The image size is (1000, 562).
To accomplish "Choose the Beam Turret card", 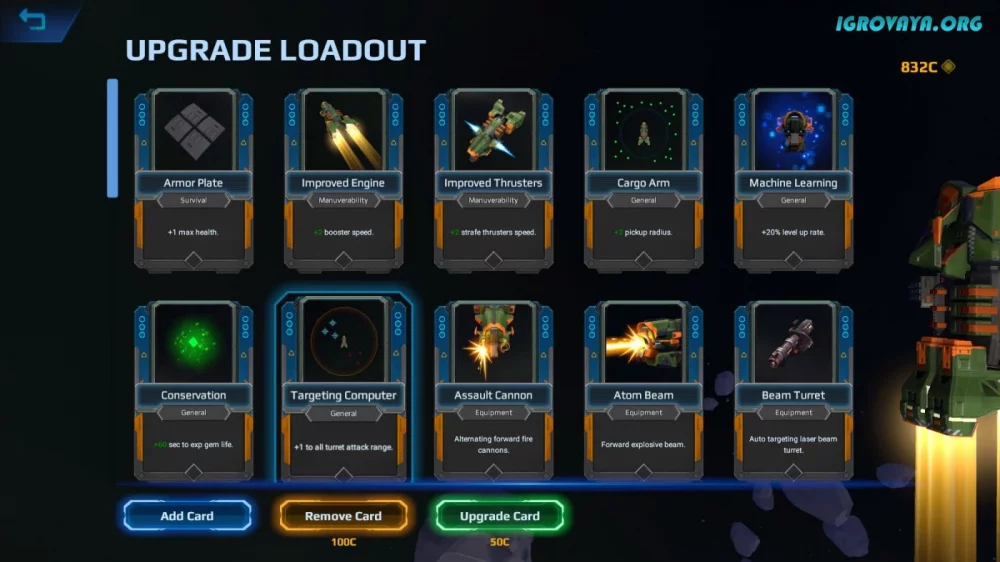I will 793,390.
